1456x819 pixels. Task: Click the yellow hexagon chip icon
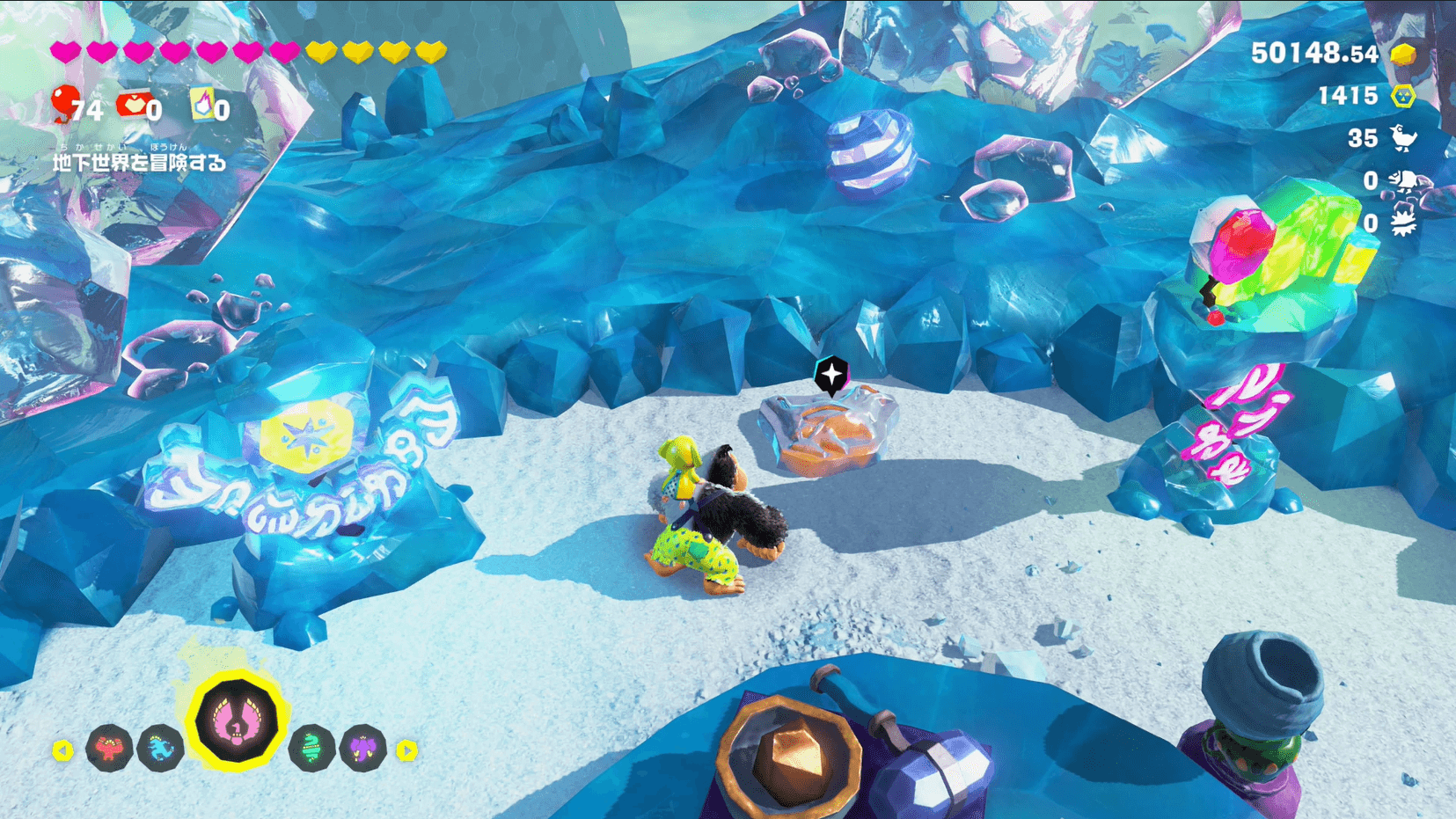[1403, 96]
